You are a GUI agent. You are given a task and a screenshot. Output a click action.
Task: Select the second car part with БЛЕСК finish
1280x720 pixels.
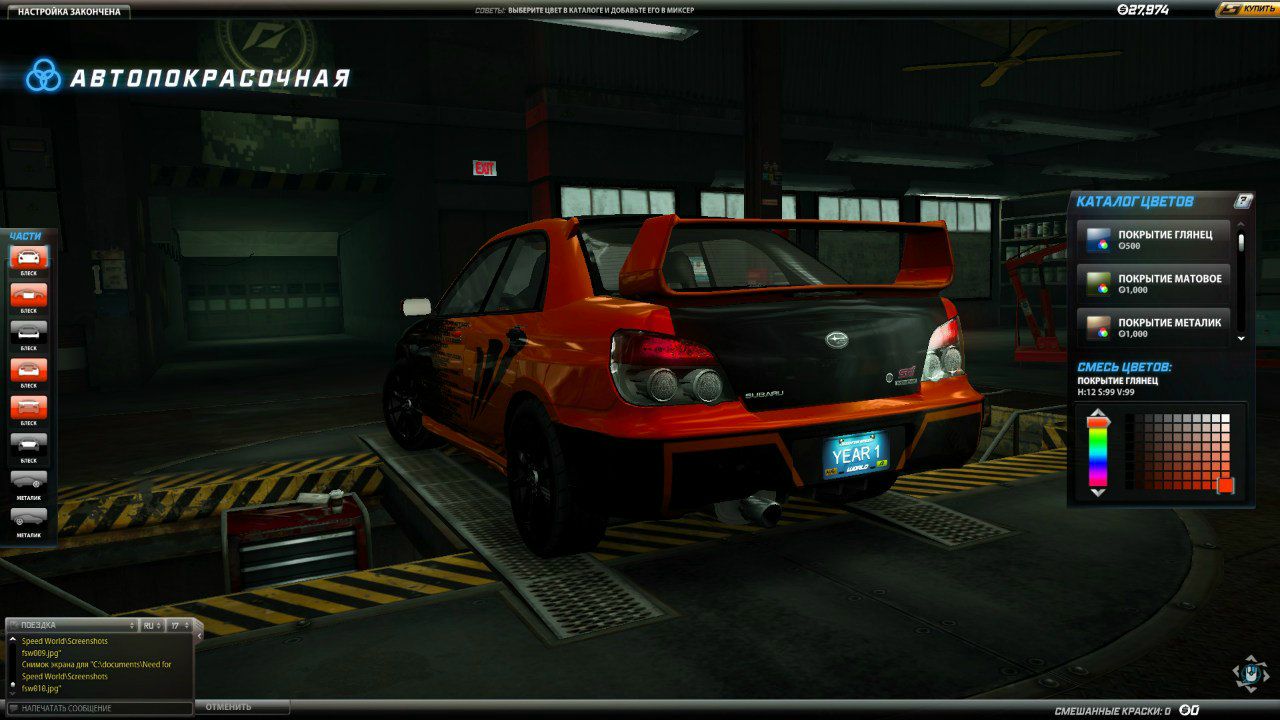[x=28, y=296]
